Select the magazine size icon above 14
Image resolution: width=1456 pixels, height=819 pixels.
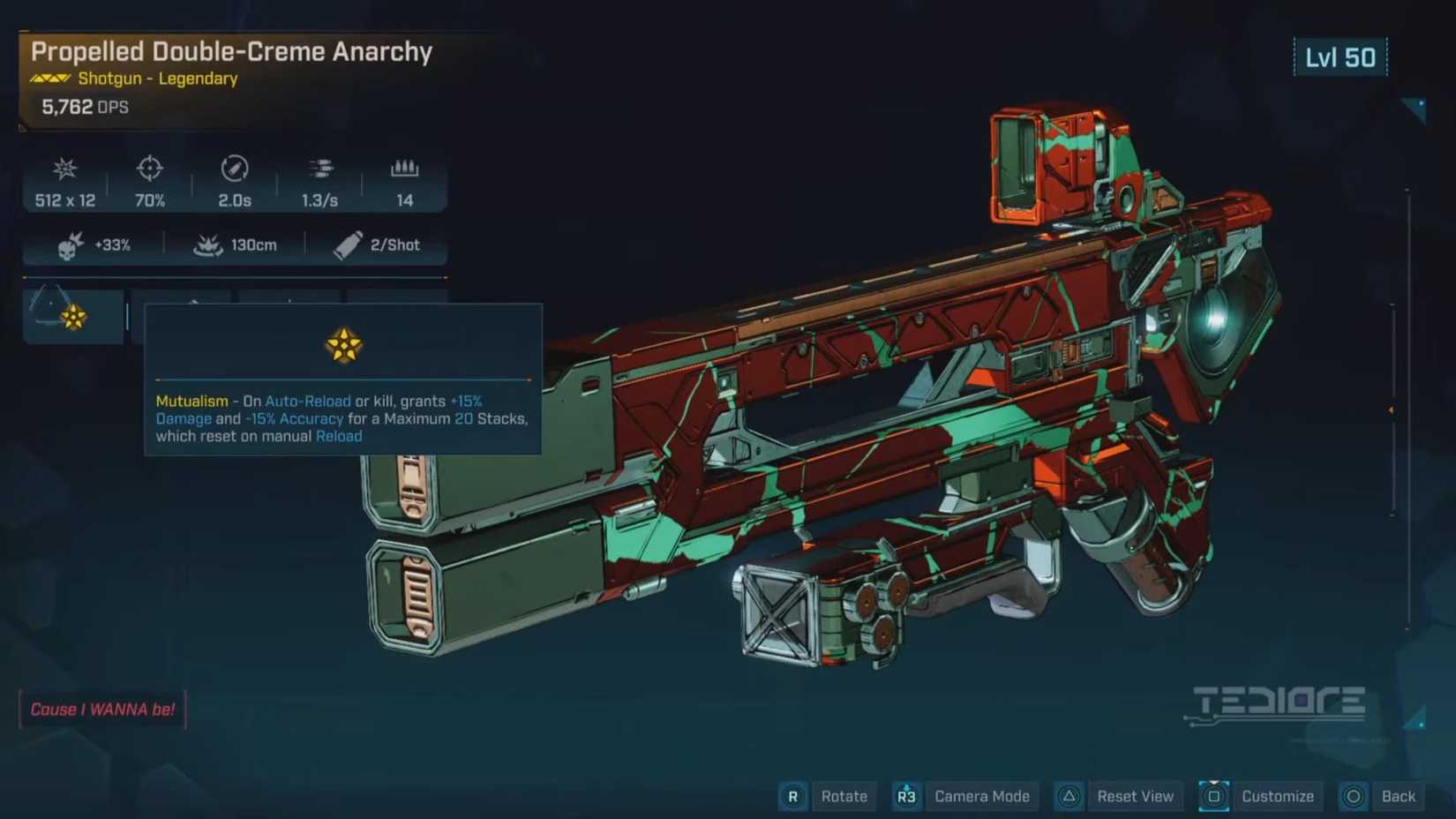tap(404, 168)
